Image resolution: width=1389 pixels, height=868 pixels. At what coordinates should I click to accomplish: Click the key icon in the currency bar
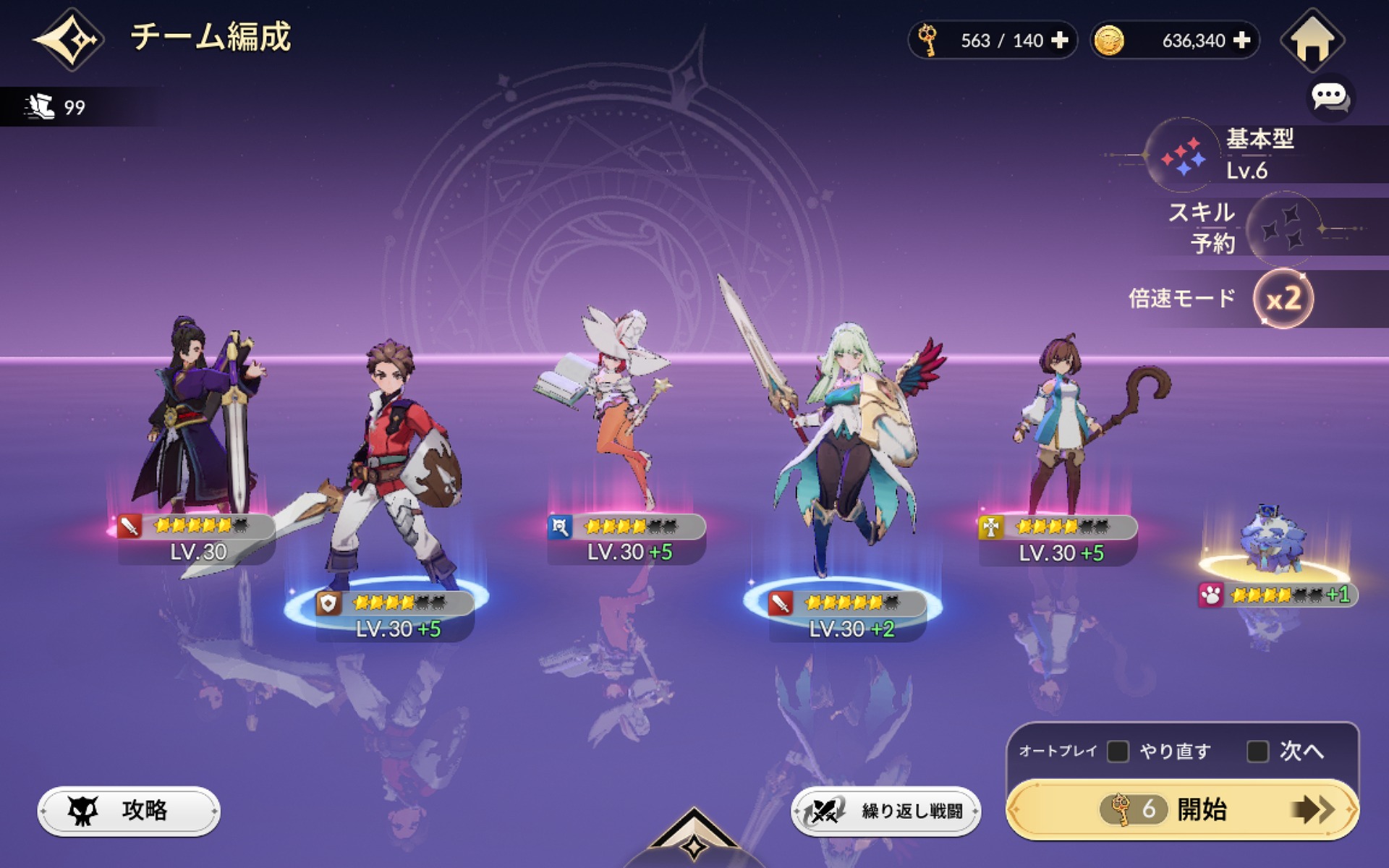pos(929,41)
